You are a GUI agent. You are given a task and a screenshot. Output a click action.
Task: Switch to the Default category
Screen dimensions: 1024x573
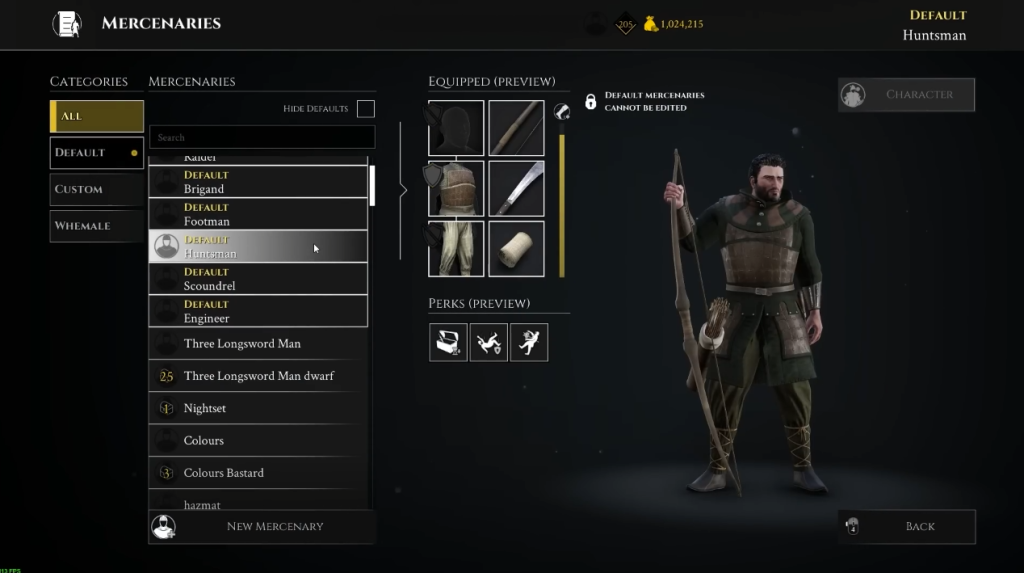click(x=97, y=153)
